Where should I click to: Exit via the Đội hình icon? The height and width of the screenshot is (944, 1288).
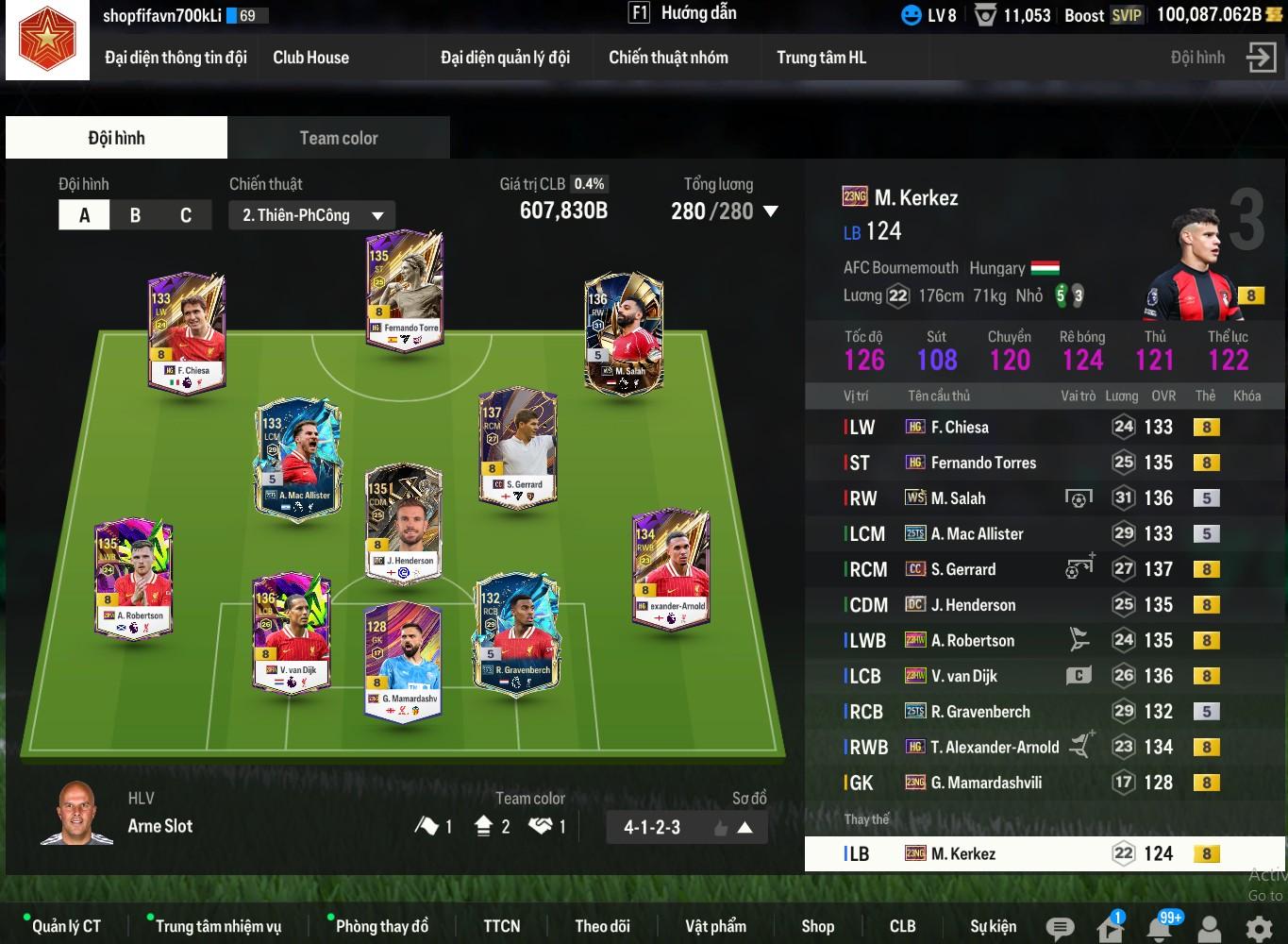click(x=1261, y=58)
